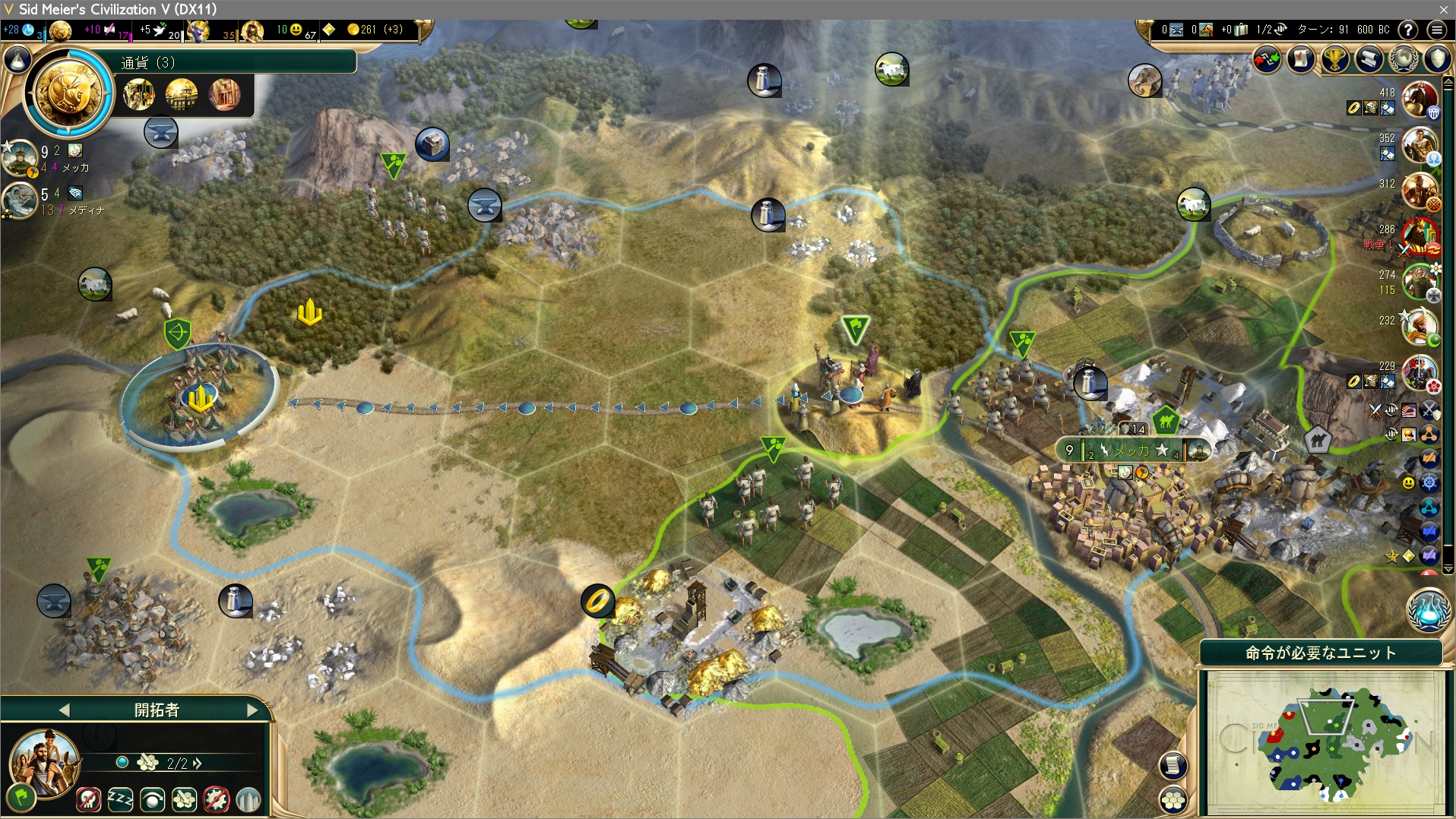1456x819 pixels.
Task: Open the Currency research button
Action: (69, 94)
